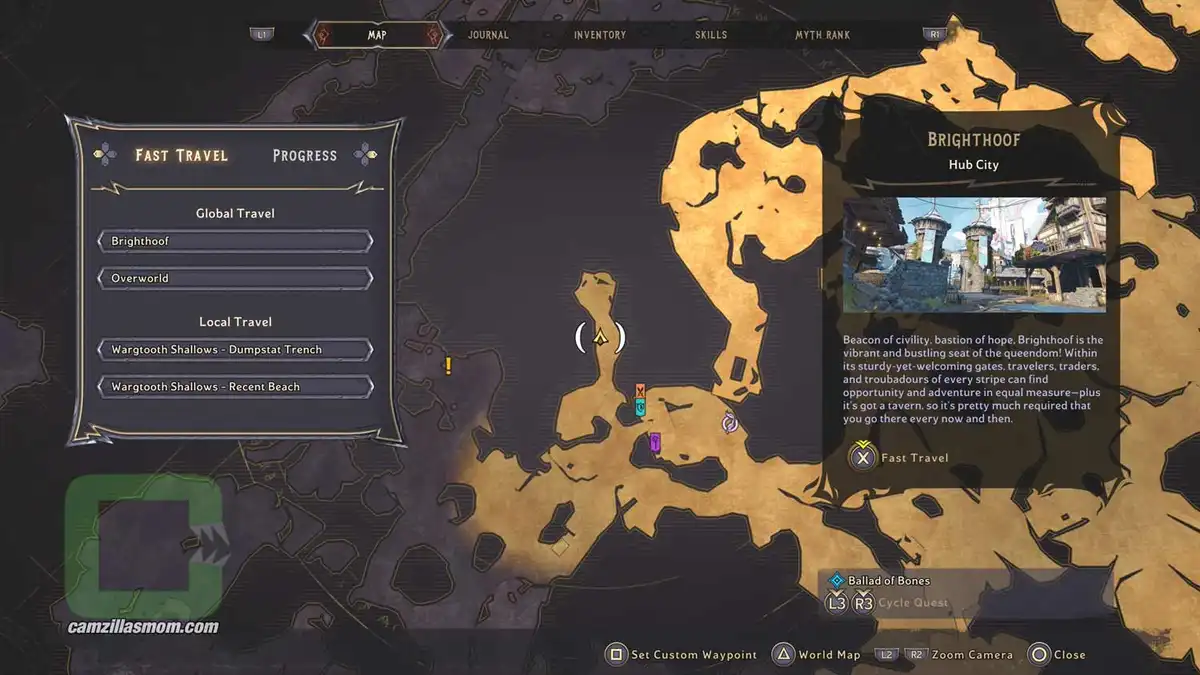Click the Brighthoof city preview image
Viewport: 1200px width, 675px height.
(x=974, y=255)
